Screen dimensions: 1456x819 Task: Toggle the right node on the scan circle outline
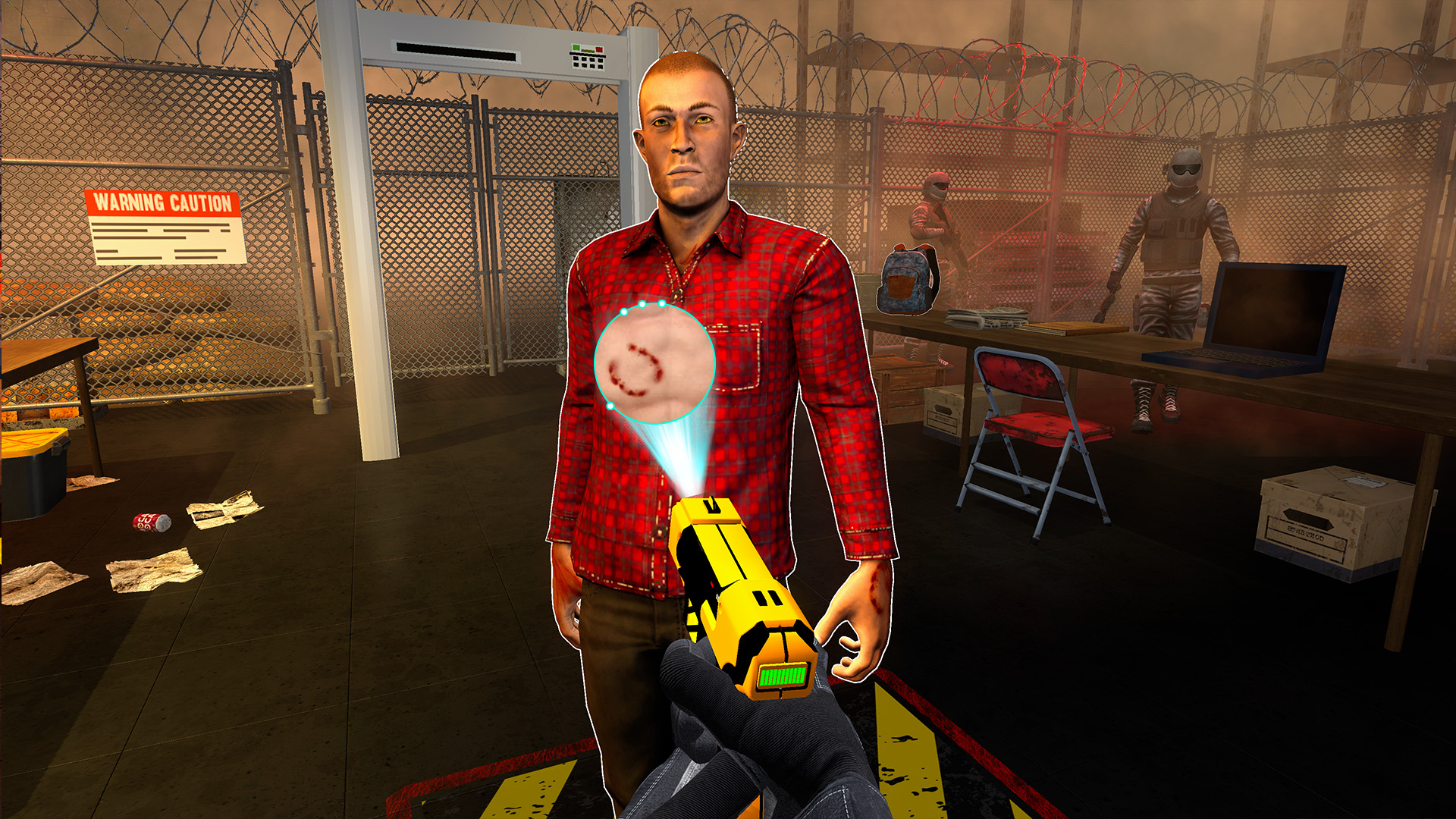click(x=662, y=304)
